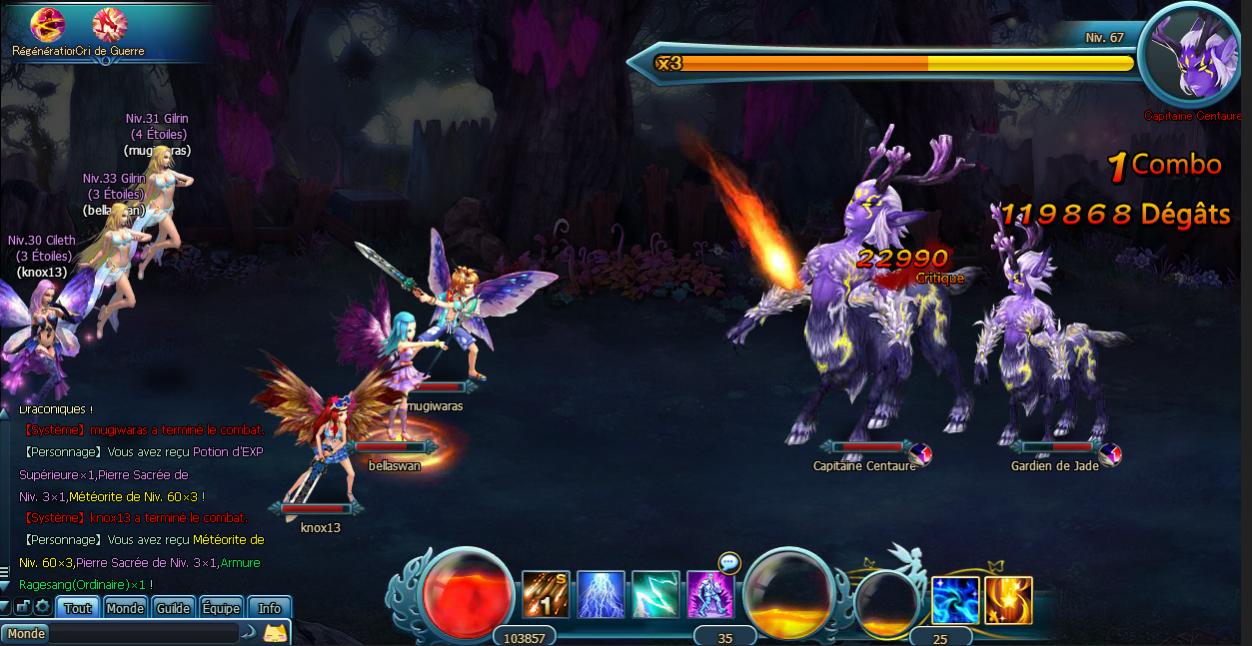The width and height of the screenshot is (1252, 646).
Task: Open the Monde chat channel selector
Action: (26, 633)
